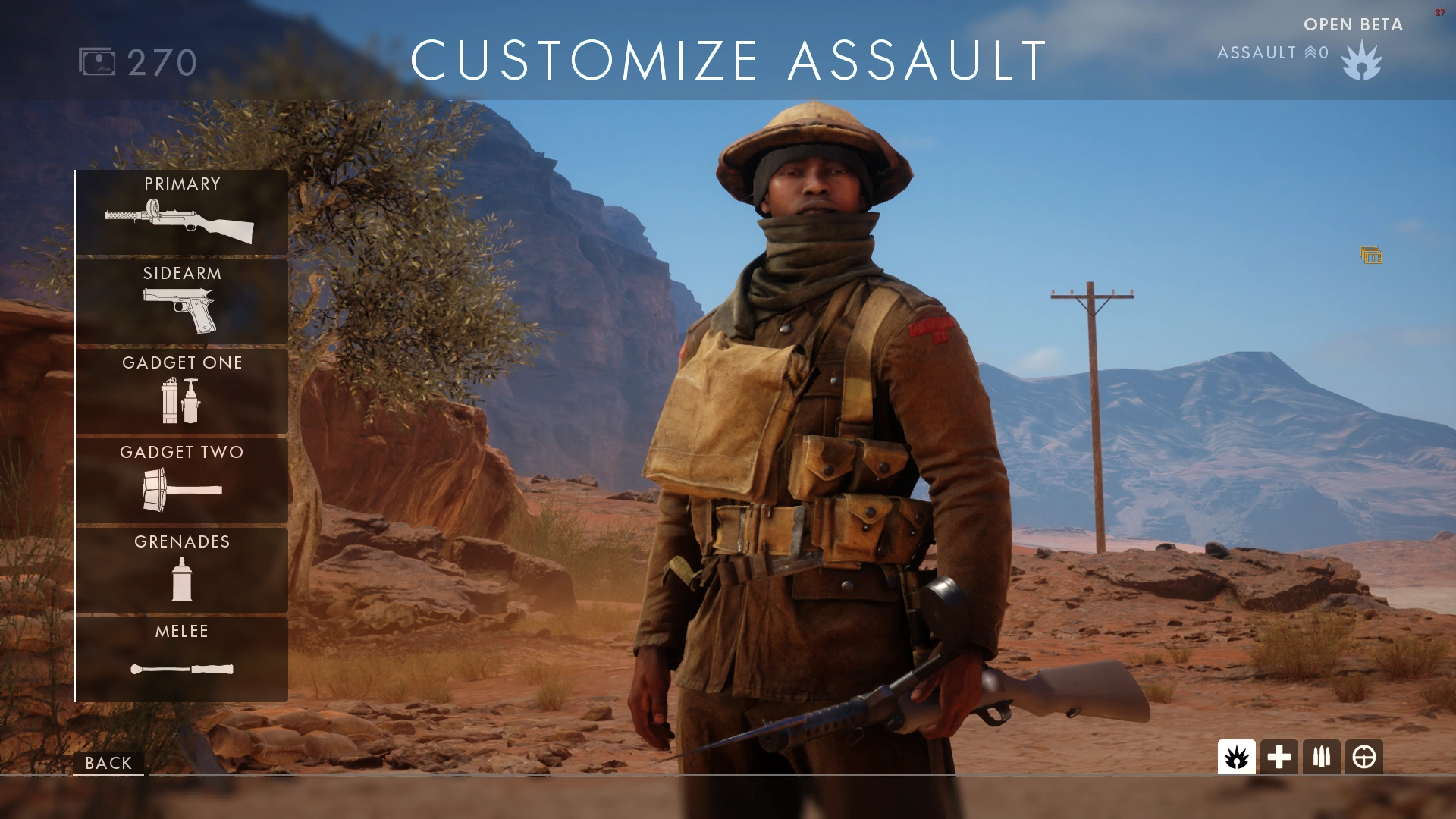
Task: Click the red 27 counter top right
Action: (x=1439, y=11)
